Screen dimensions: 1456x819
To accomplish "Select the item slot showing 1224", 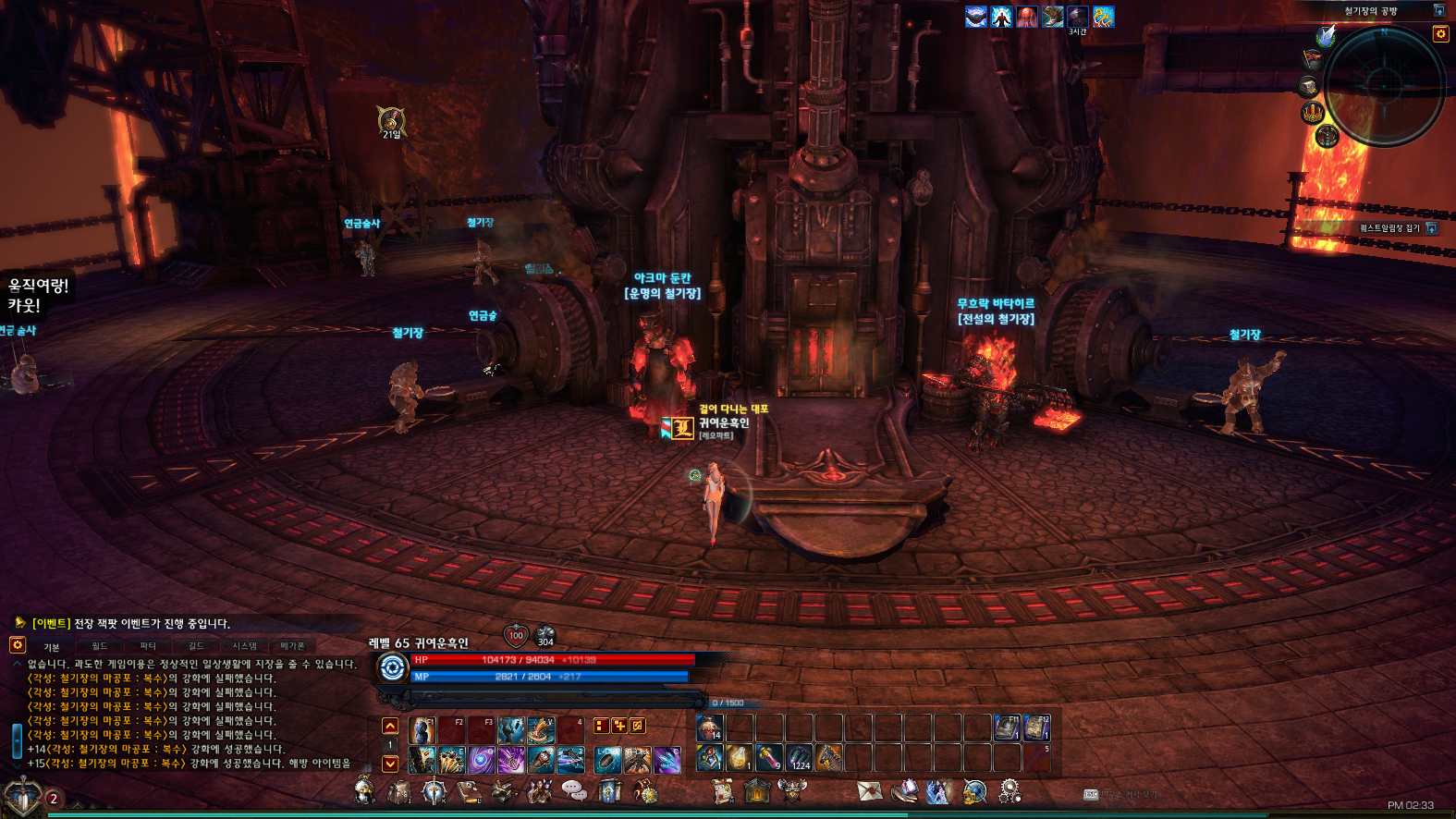I will (x=800, y=759).
